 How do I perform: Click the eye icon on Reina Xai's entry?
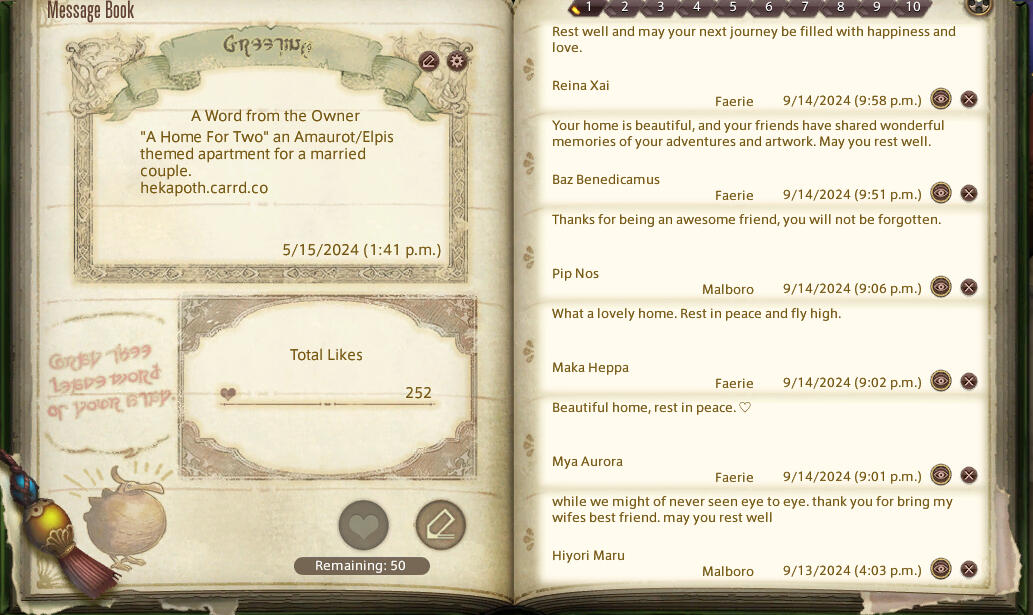click(940, 99)
